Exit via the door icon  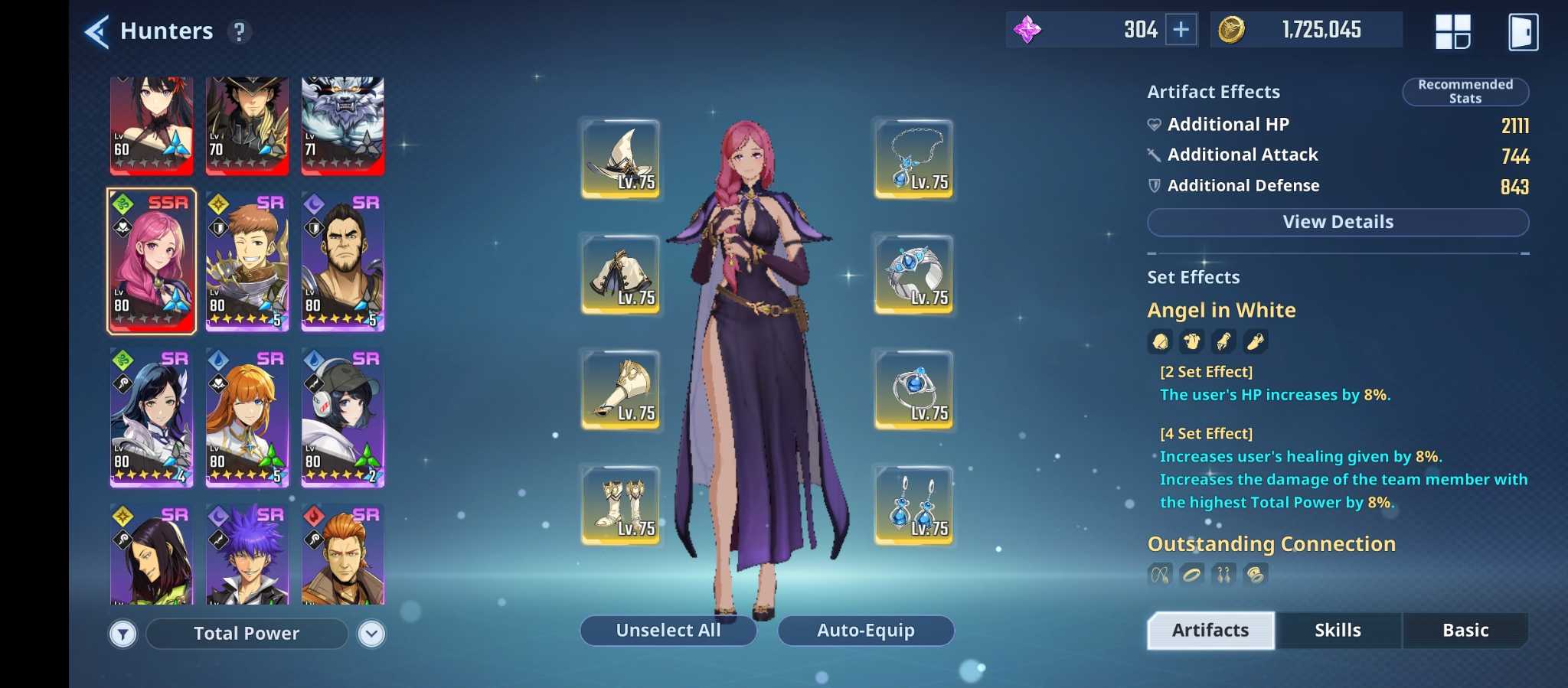(1523, 32)
